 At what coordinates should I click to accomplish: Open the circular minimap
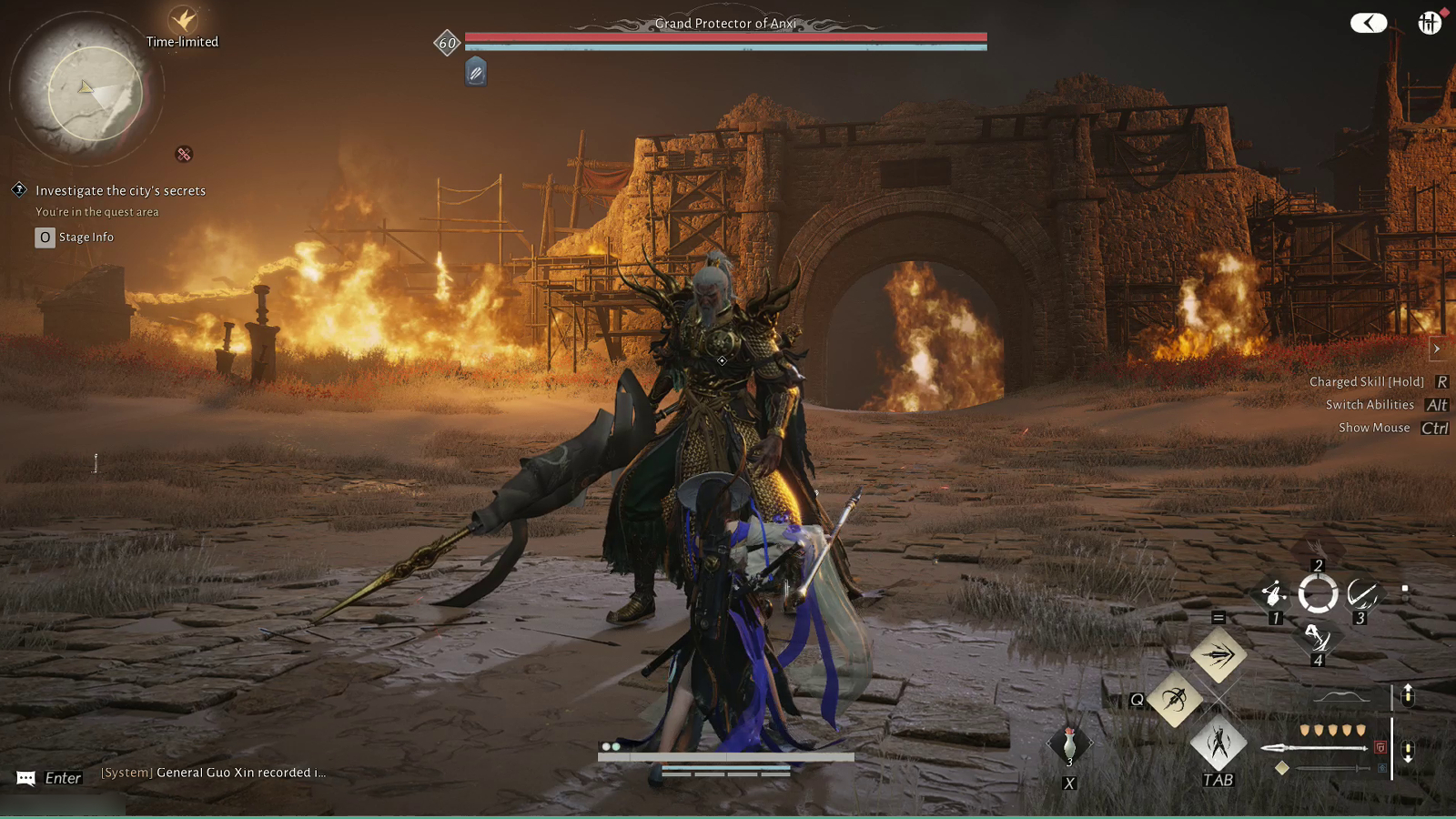[x=94, y=93]
